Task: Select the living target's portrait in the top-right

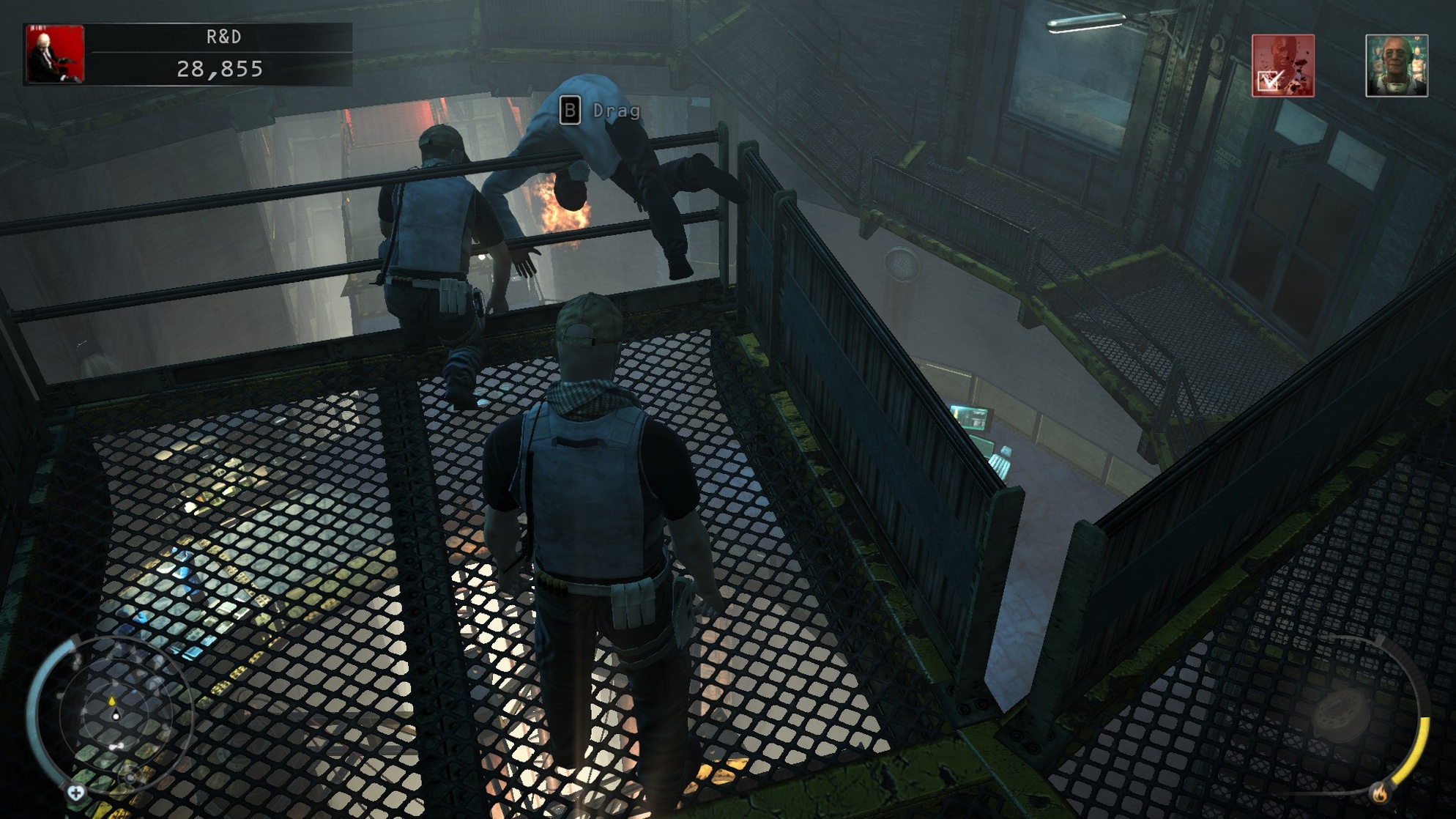Action: [x=1396, y=65]
